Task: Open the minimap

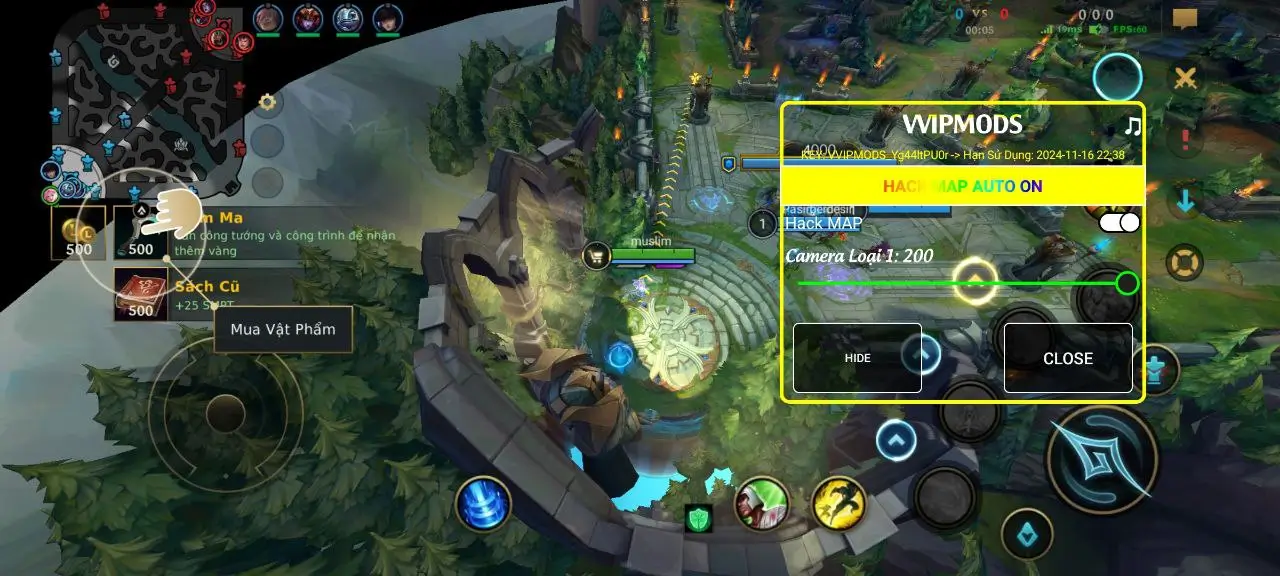Action: coord(146,95)
